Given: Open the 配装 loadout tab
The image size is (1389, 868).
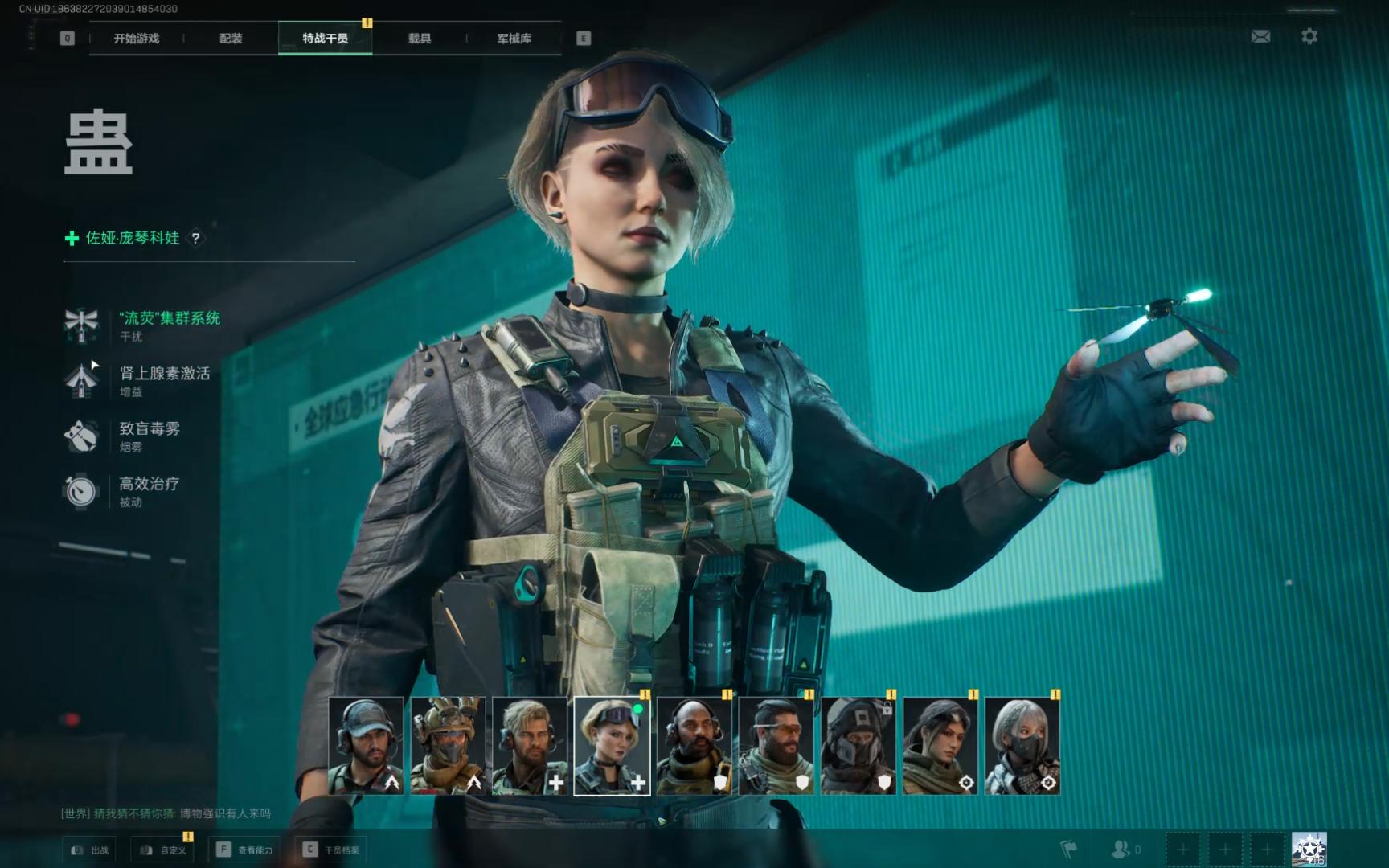Looking at the screenshot, I should (x=231, y=39).
